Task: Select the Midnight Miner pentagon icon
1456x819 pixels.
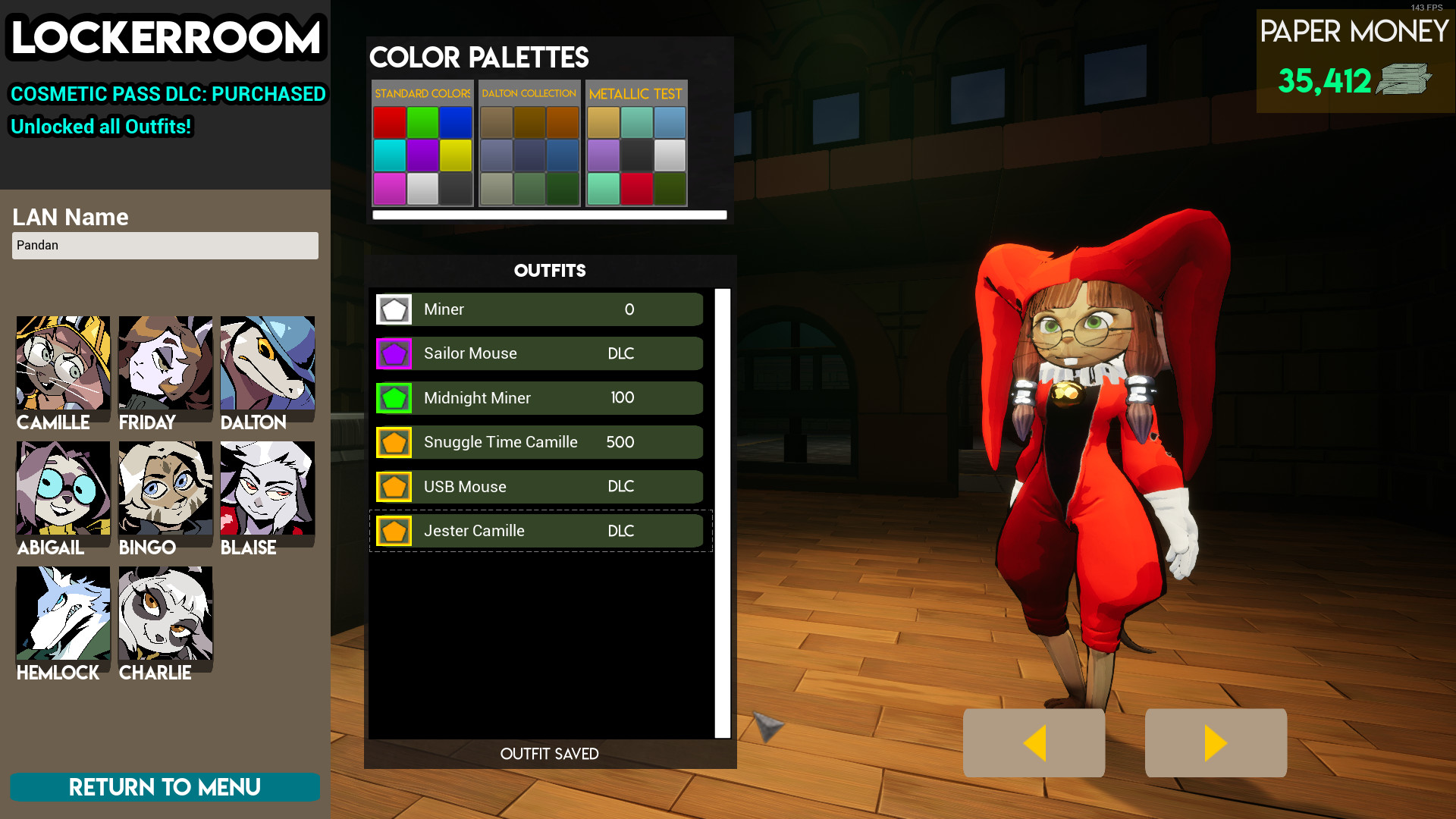Action: pyautogui.click(x=394, y=397)
